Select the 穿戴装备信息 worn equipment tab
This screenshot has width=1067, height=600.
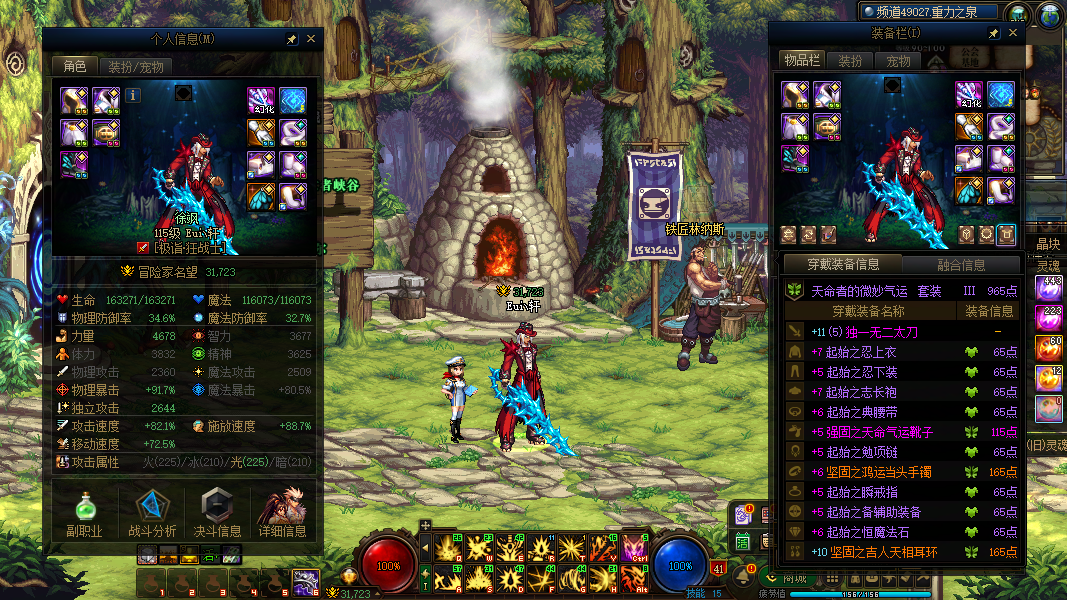(843, 265)
